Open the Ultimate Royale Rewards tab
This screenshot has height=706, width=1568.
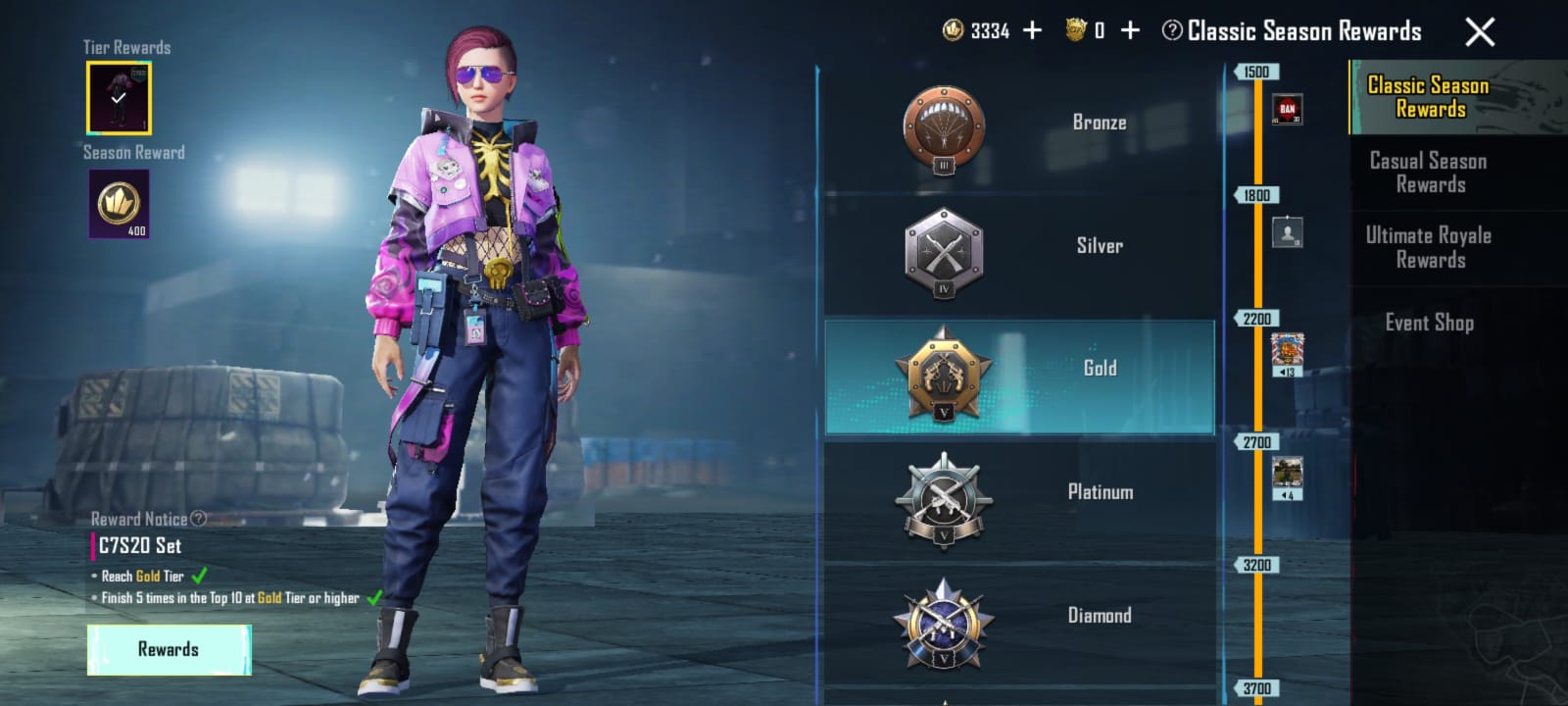[1426, 248]
